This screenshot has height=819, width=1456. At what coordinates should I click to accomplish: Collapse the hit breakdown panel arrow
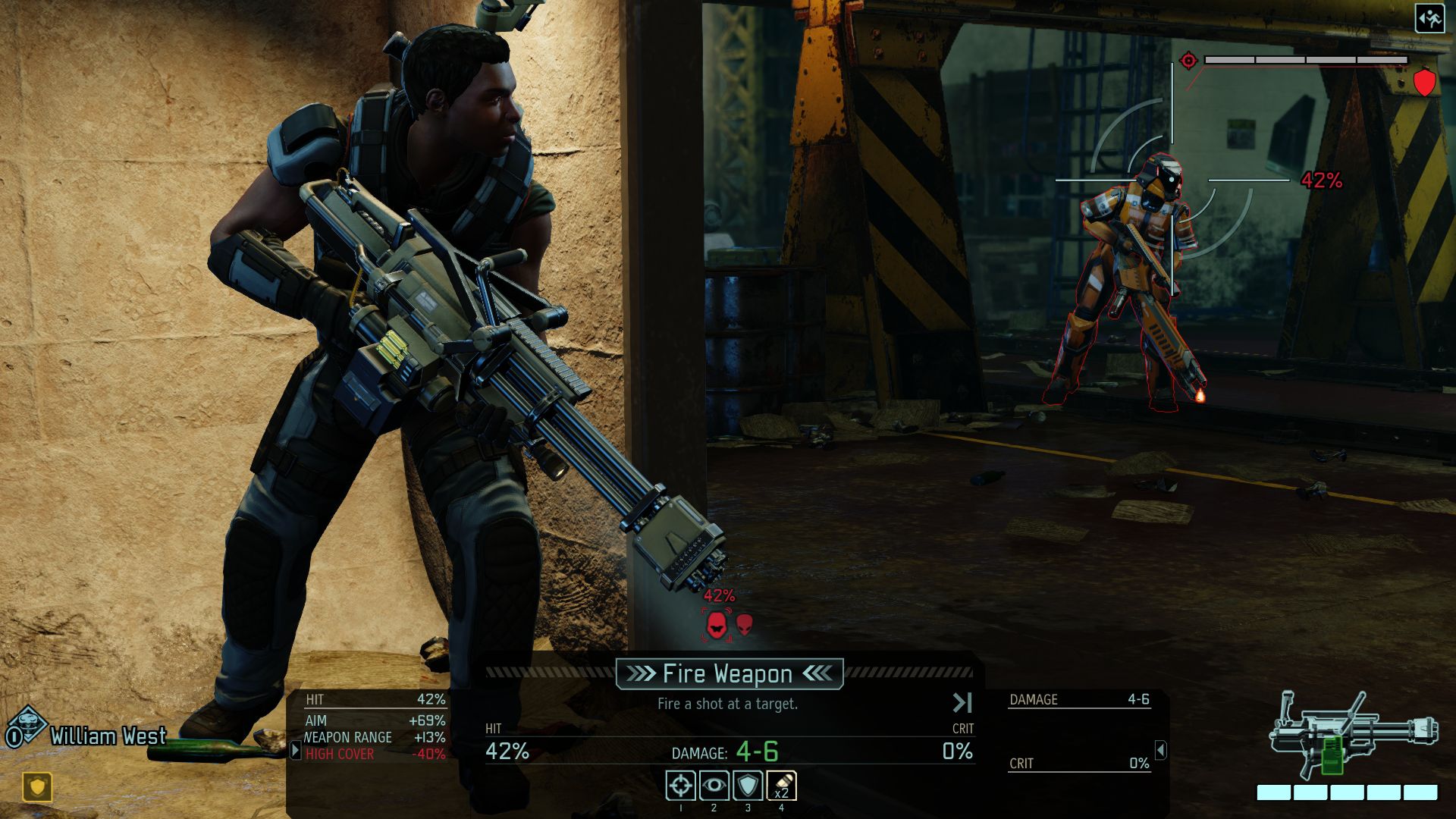295,751
